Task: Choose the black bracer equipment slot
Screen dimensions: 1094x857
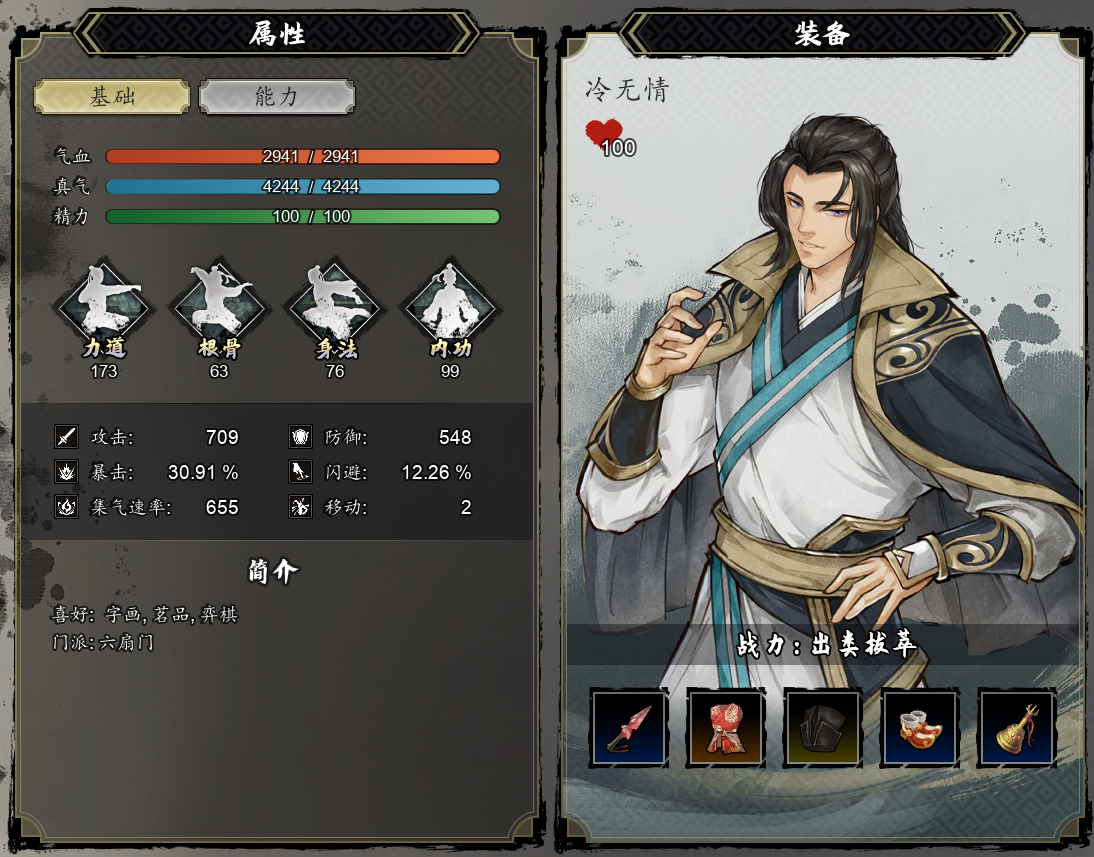Action: [822, 727]
